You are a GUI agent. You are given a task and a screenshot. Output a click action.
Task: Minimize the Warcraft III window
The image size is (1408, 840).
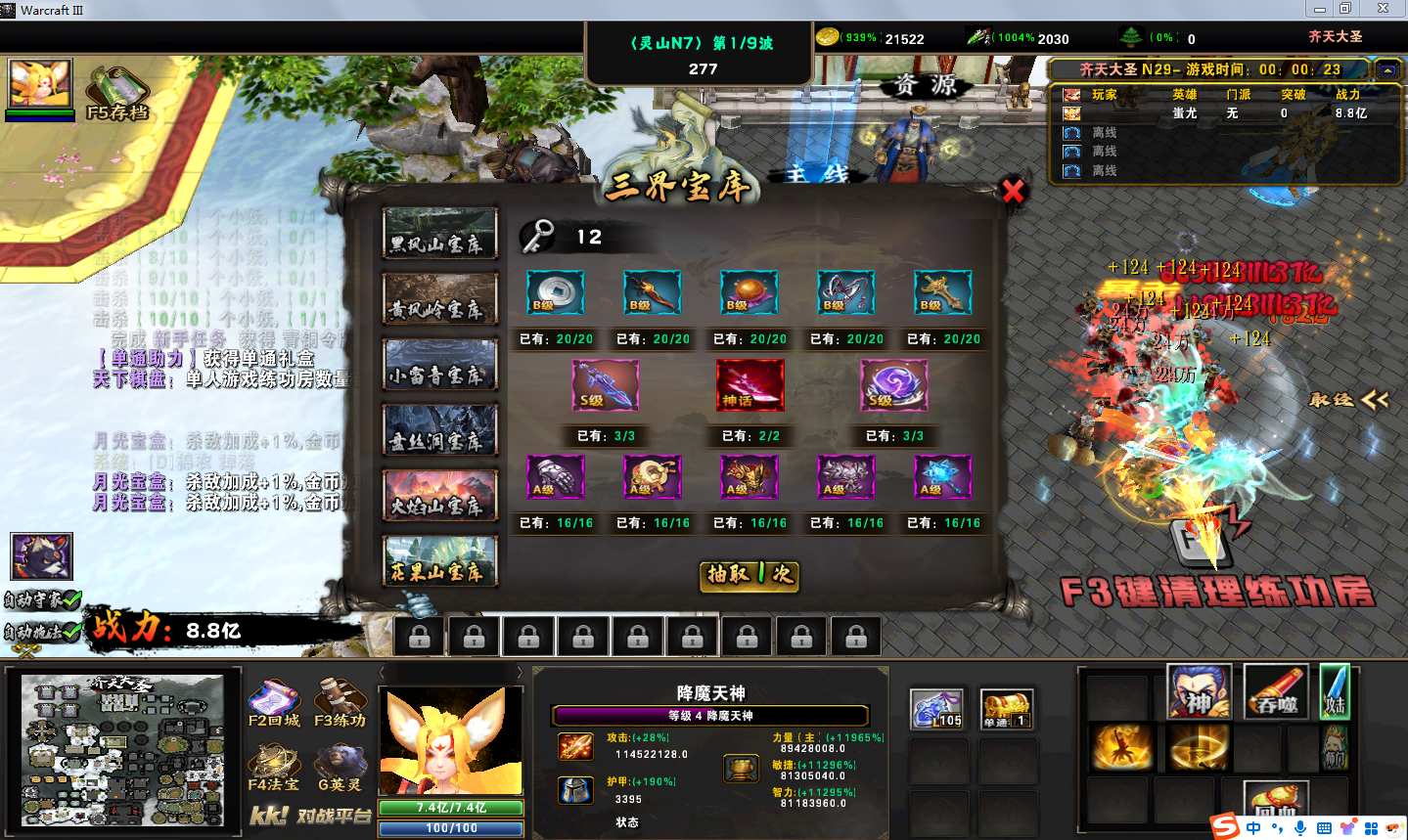[x=1319, y=9]
